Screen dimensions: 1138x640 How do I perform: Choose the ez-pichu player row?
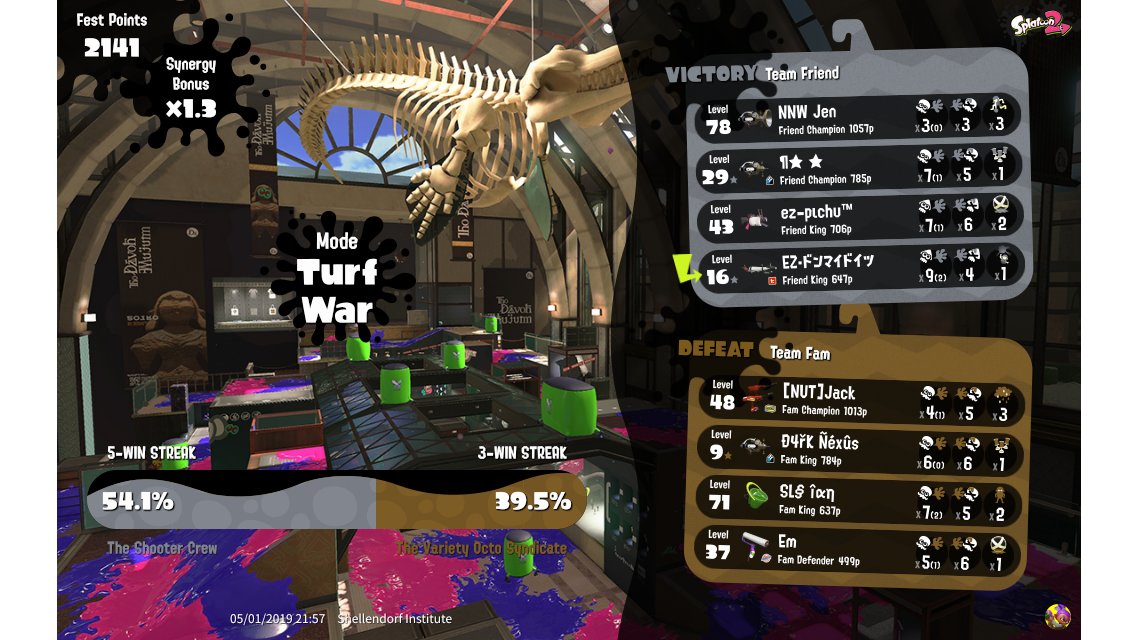click(858, 218)
